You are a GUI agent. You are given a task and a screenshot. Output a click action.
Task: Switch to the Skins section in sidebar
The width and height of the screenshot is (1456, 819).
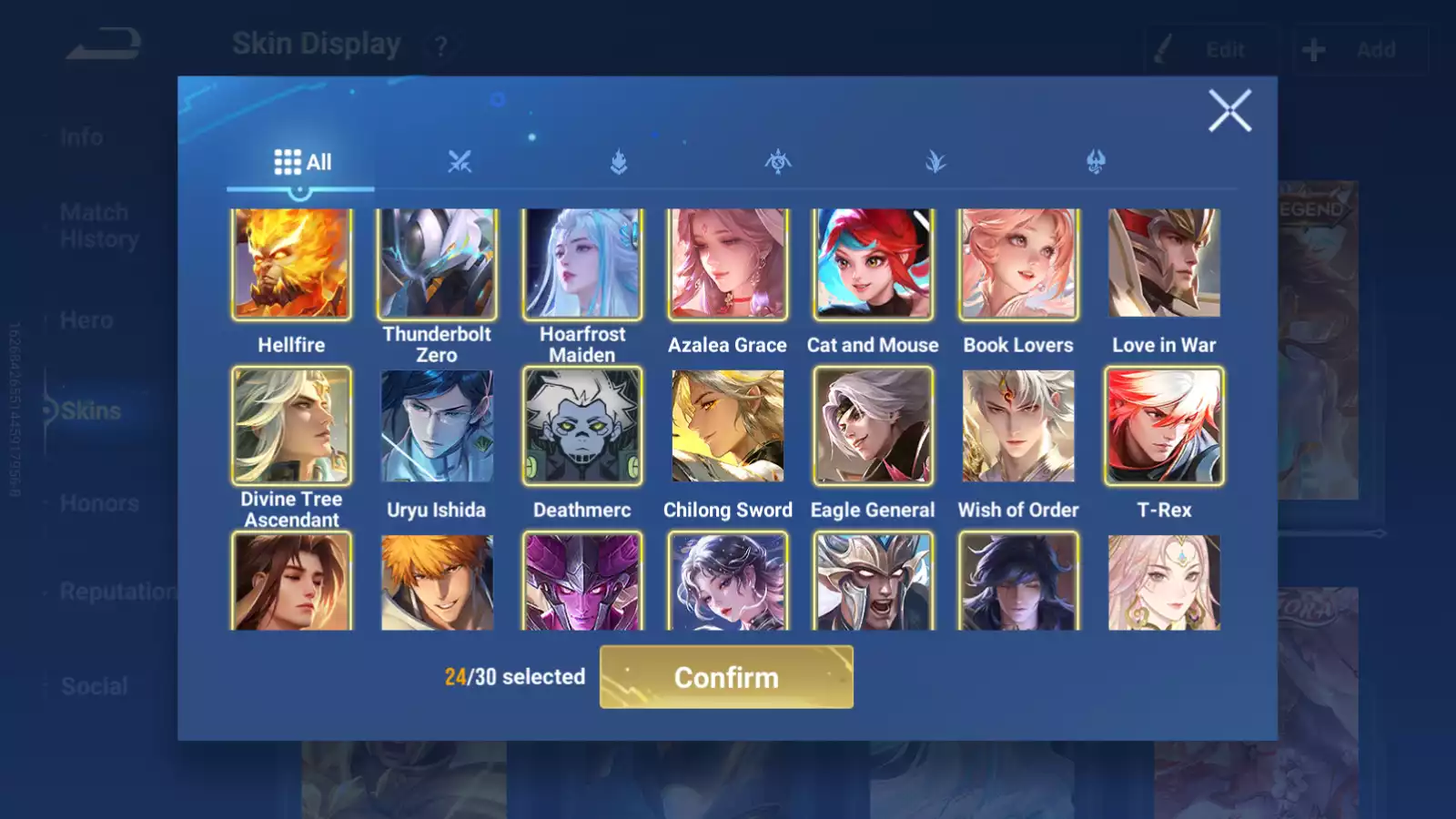91,410
